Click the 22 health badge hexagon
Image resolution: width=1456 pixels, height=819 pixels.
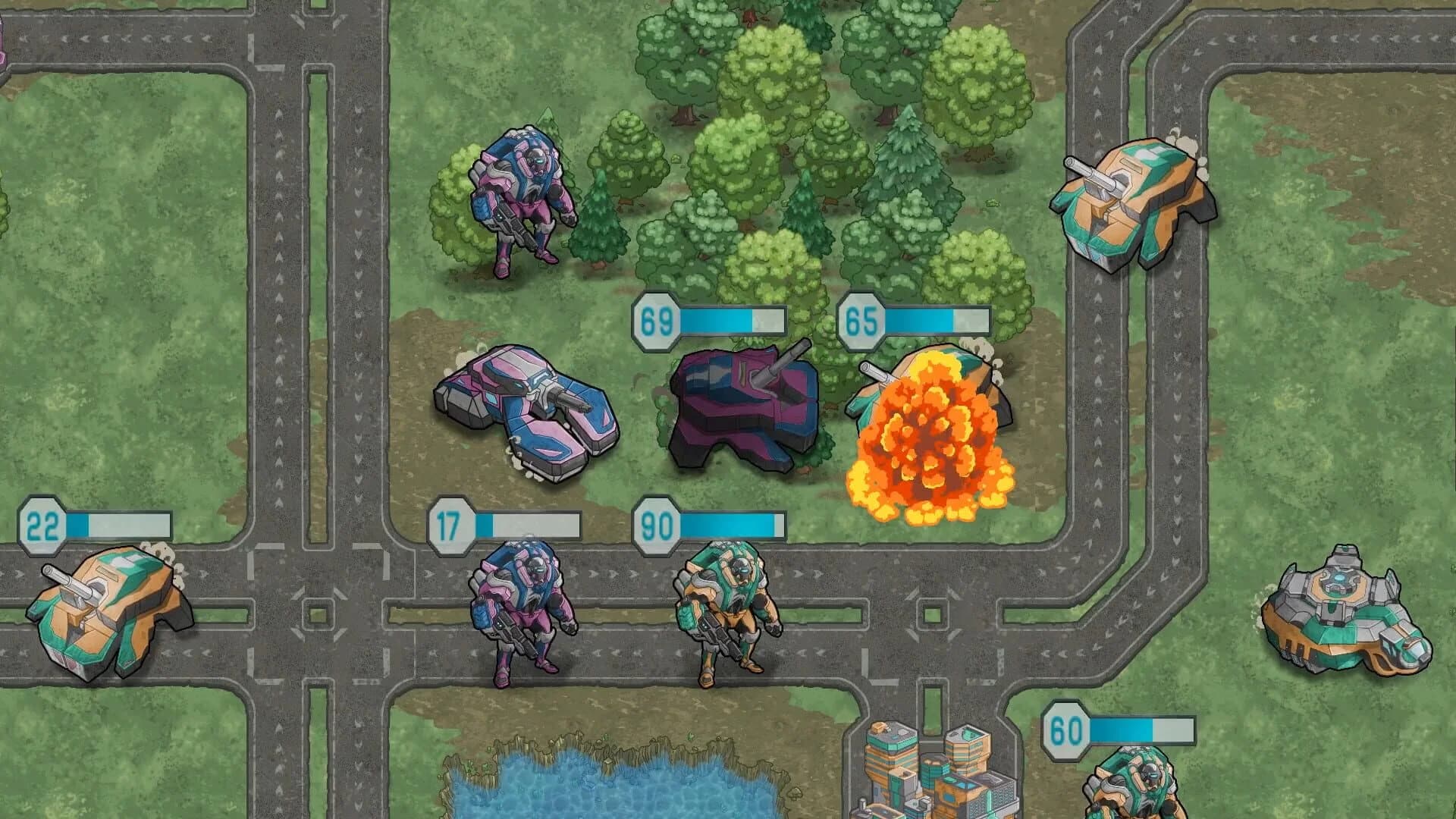[x=42, y=522]
